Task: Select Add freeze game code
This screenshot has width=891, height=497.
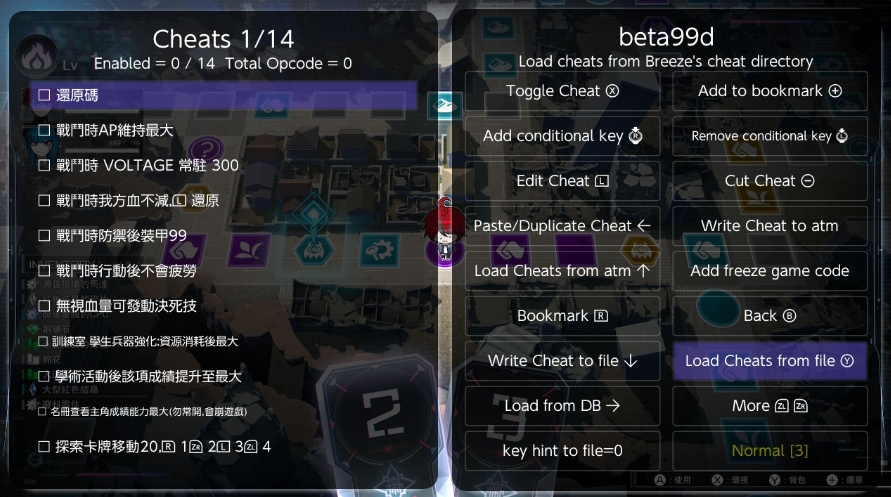Action: point(769,271)
